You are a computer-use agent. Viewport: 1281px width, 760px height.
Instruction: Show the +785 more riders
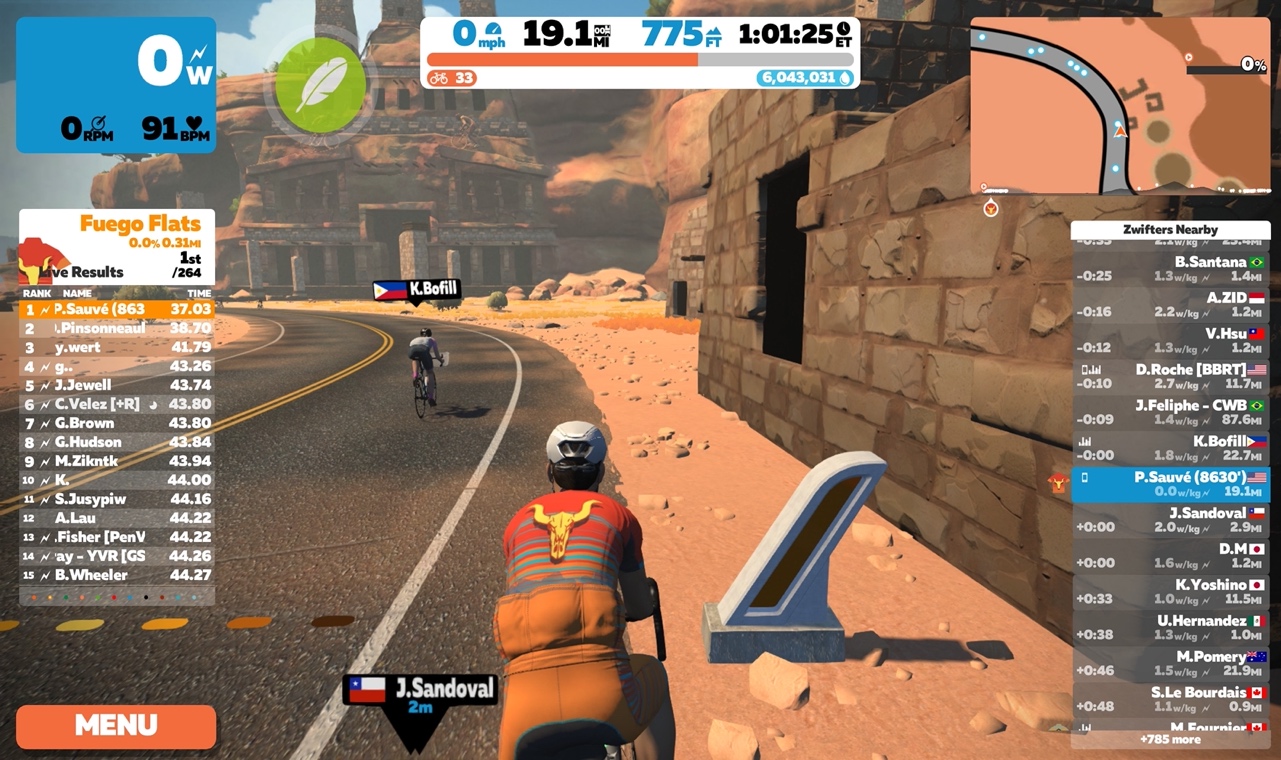[1170, 740]
